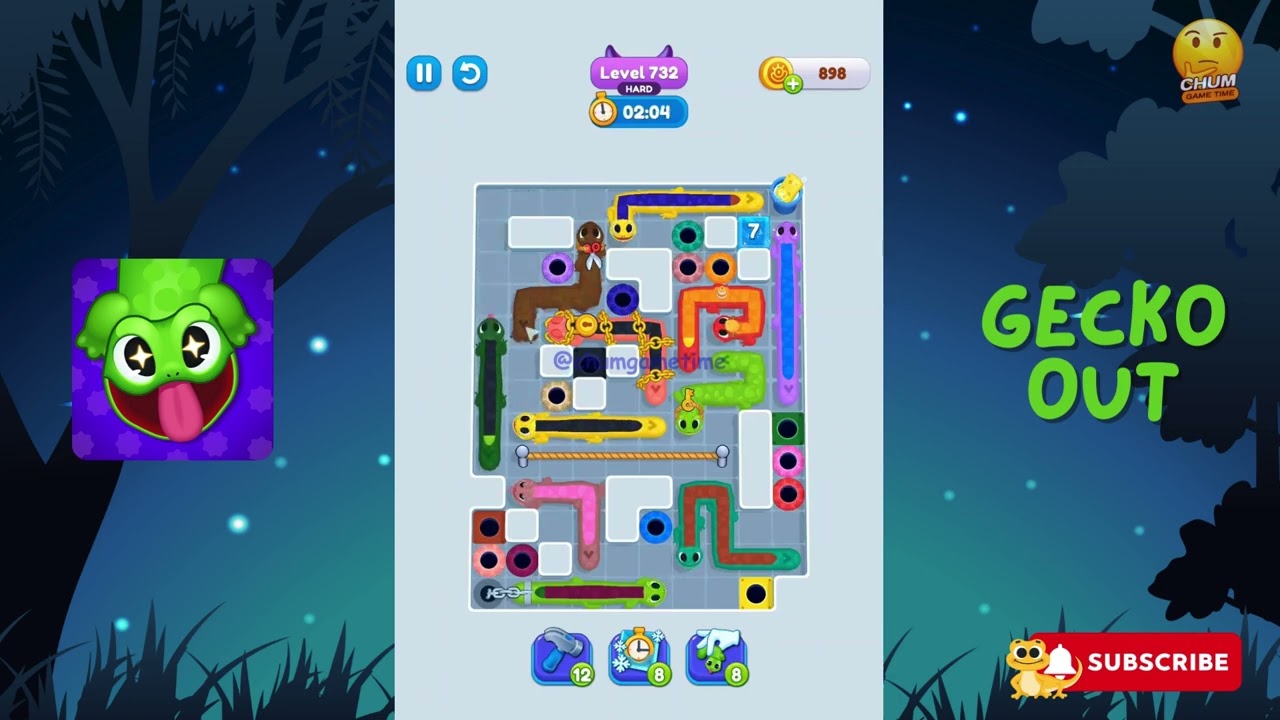The height and width of the screenshot is (720, 1280).
Task: Tap the chain link on the bottom green snake
Action: point(506,592)
